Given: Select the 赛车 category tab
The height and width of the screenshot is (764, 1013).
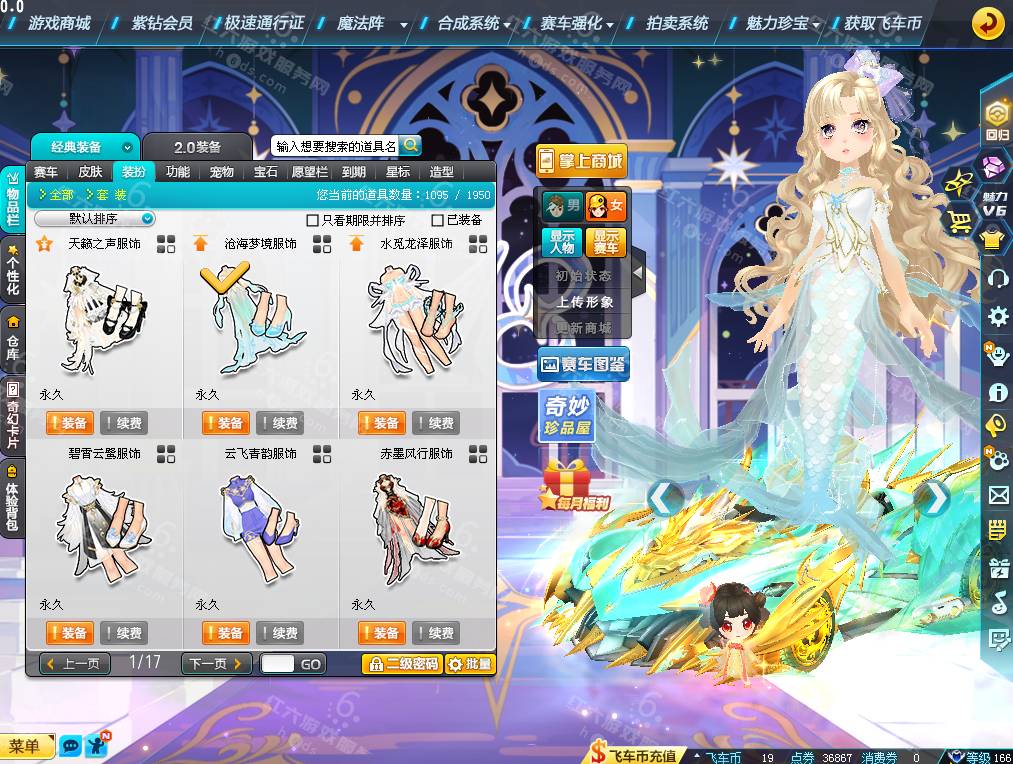Looking at the screenshot, I should [46, 172].
